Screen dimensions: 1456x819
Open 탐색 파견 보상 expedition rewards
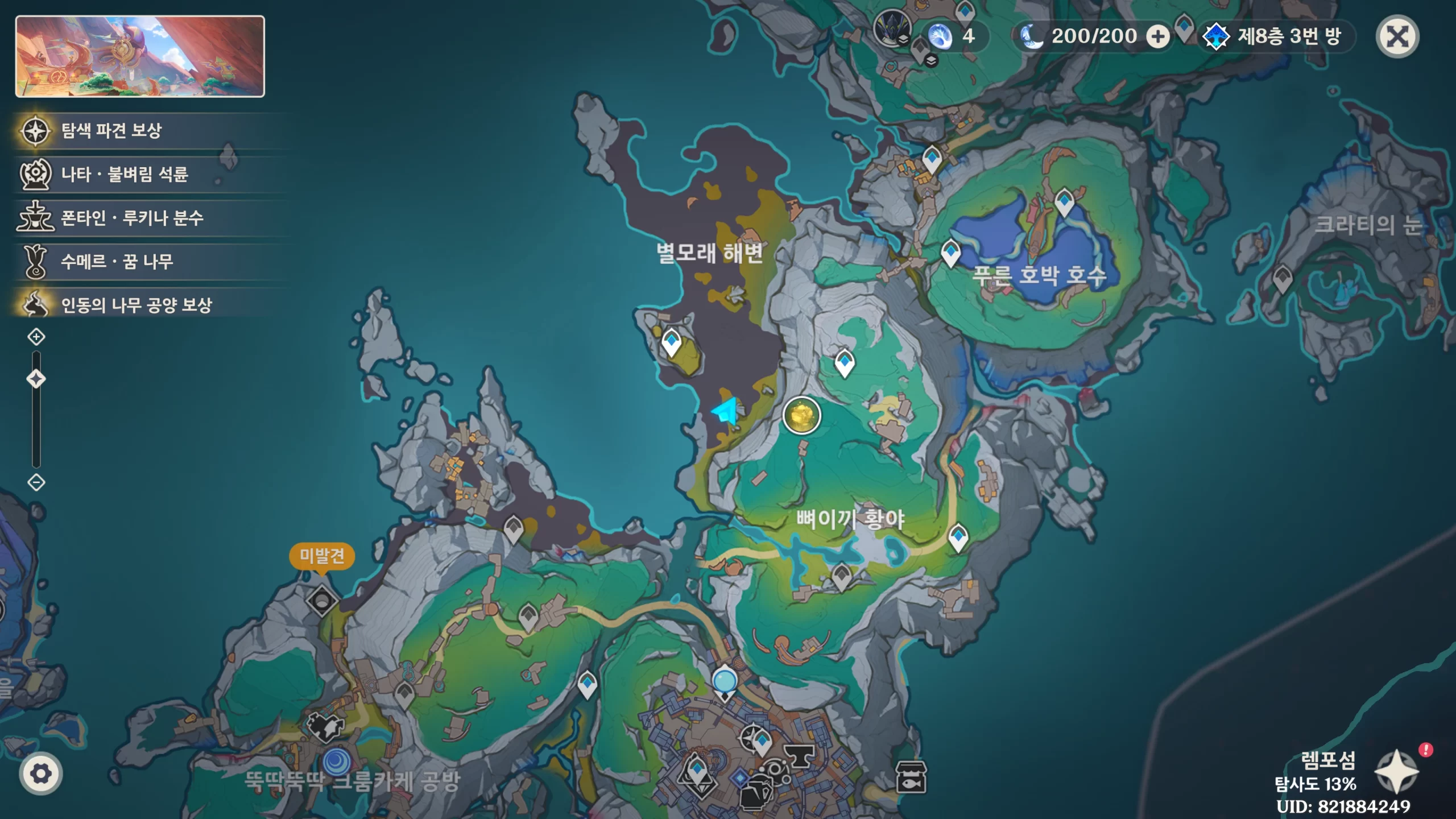(111, 131)
